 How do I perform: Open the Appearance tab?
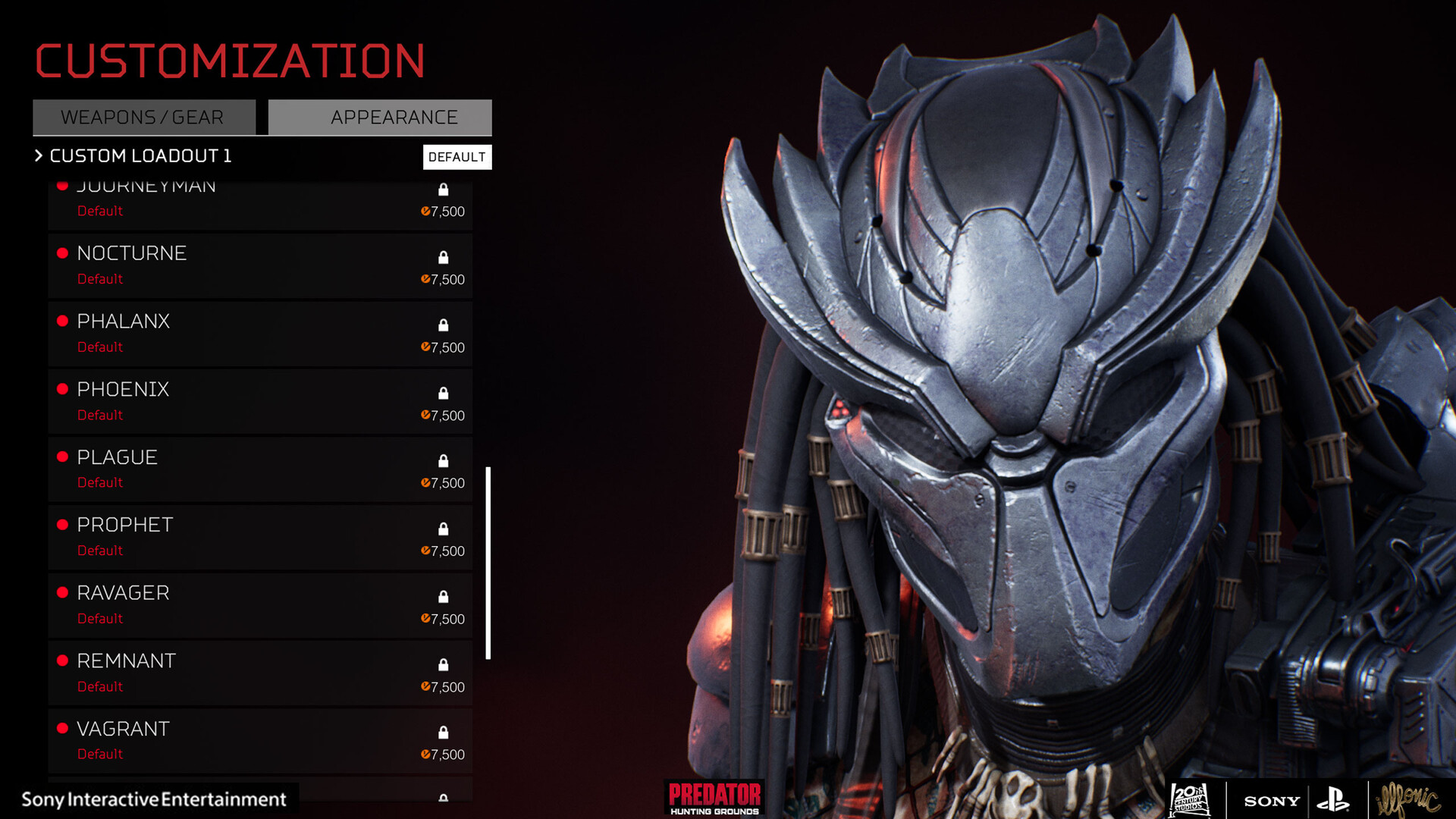click(380, 118)
